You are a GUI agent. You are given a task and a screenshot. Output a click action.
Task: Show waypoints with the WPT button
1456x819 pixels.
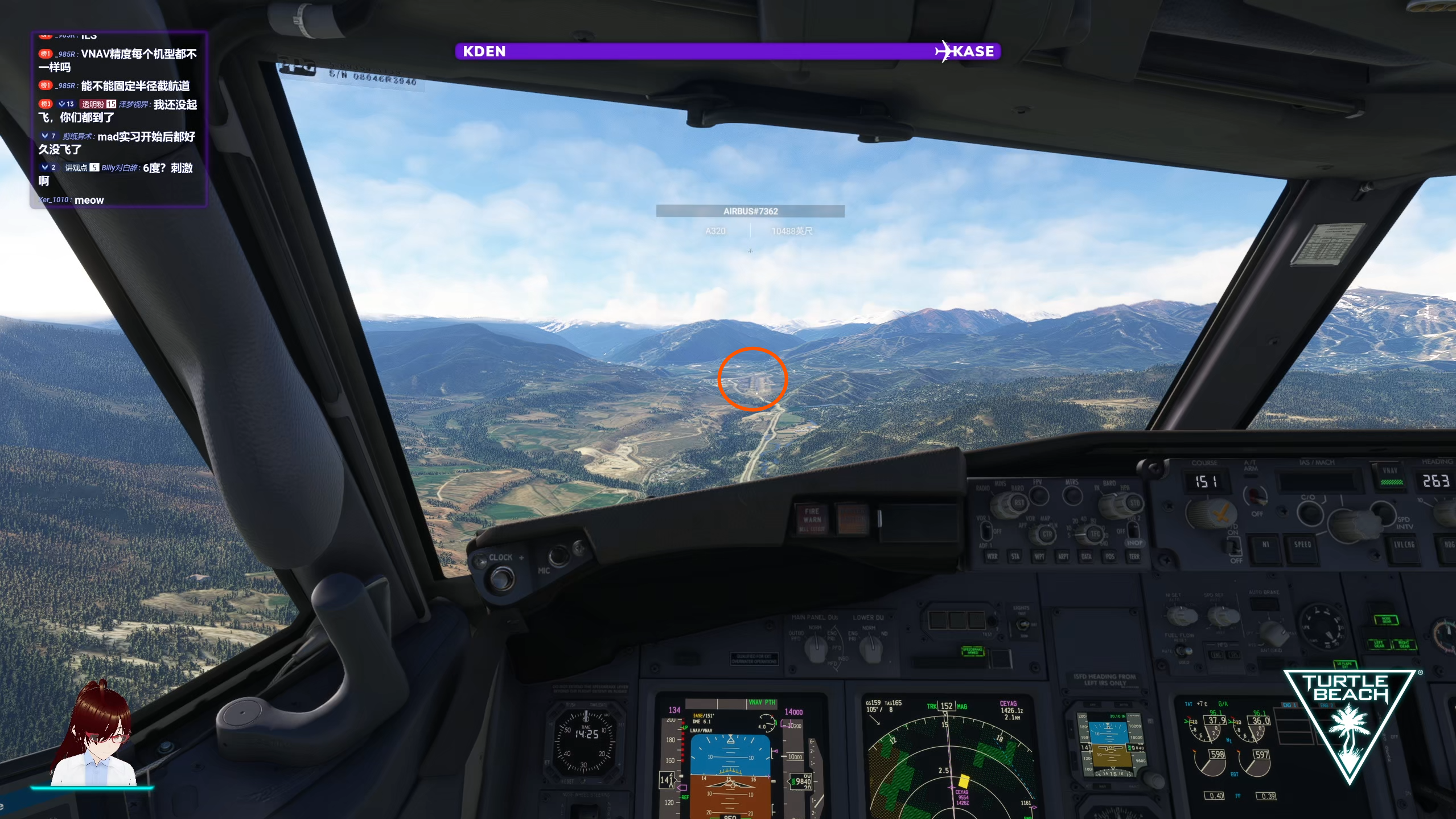1039,557
